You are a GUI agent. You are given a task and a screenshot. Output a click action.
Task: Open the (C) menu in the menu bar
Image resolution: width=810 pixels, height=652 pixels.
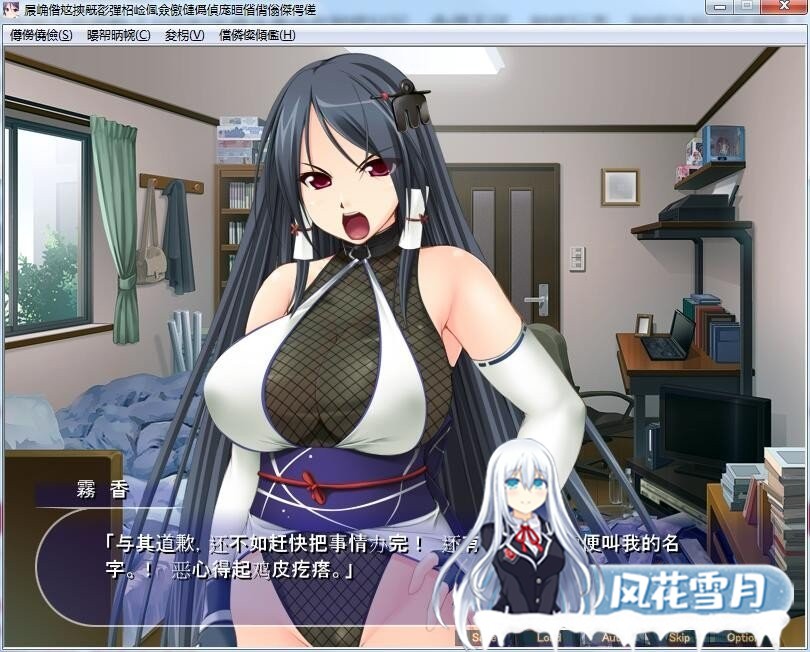[x=118, y=35]
